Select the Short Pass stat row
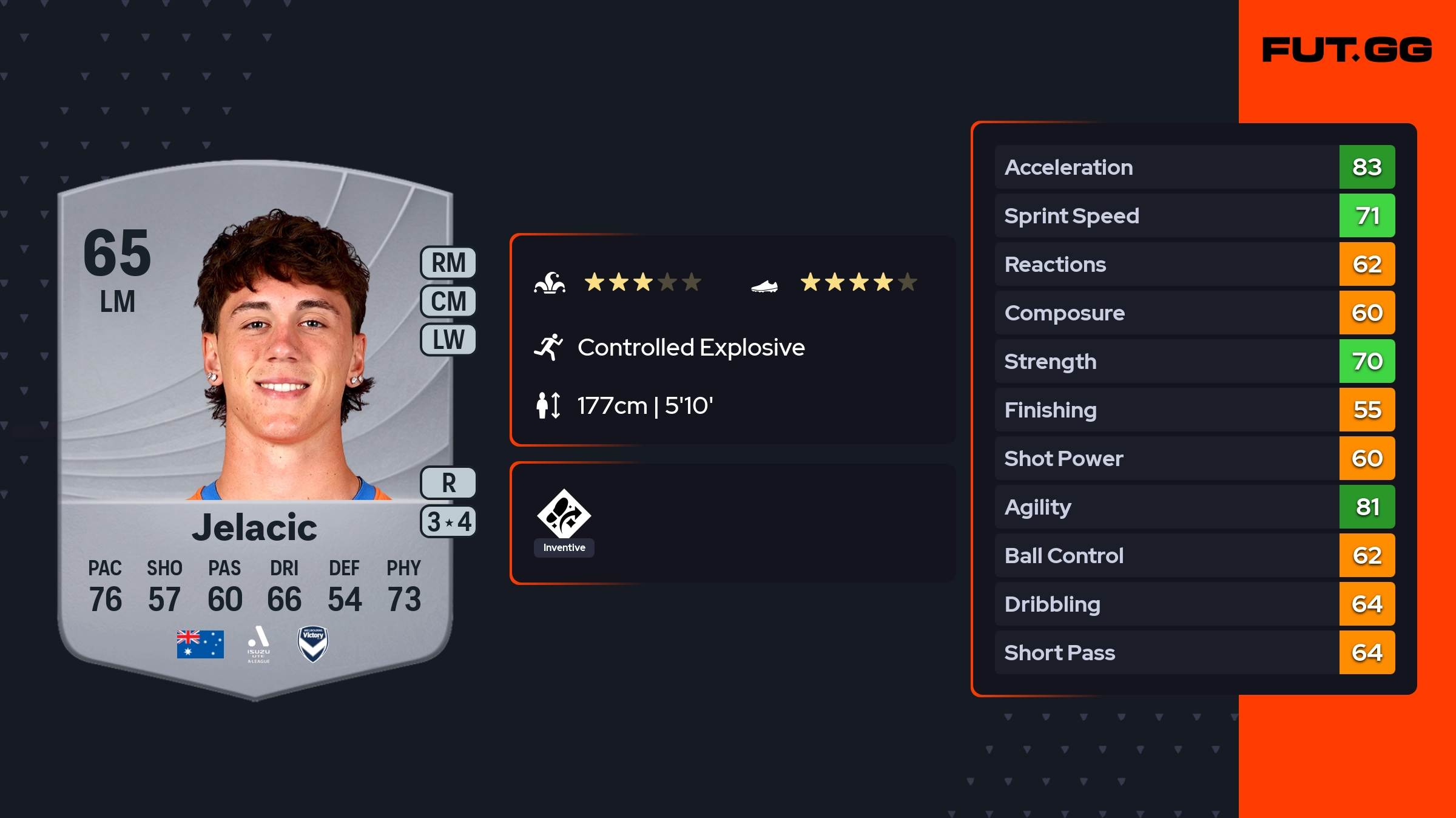This screenshot has height=818, width=1456. (x=1194, y=652)
